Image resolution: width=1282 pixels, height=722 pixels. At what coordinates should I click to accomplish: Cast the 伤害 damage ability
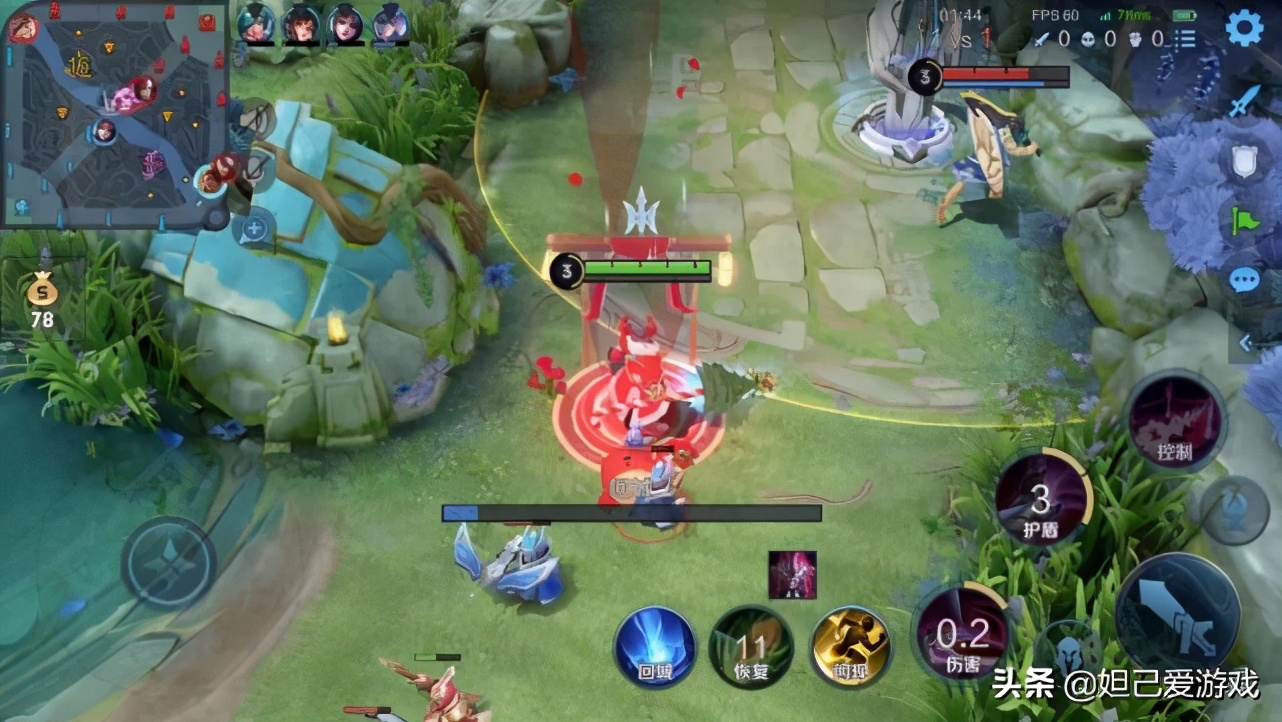(x=961, y=634)
